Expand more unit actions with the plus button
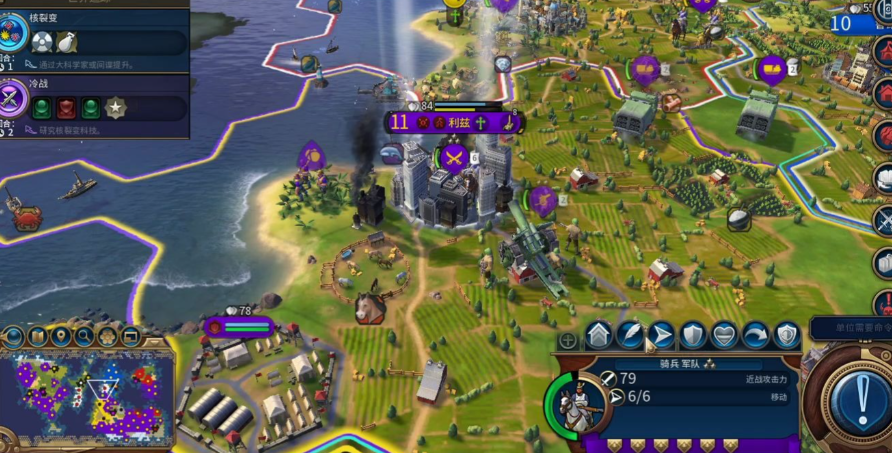 point(567,340)
